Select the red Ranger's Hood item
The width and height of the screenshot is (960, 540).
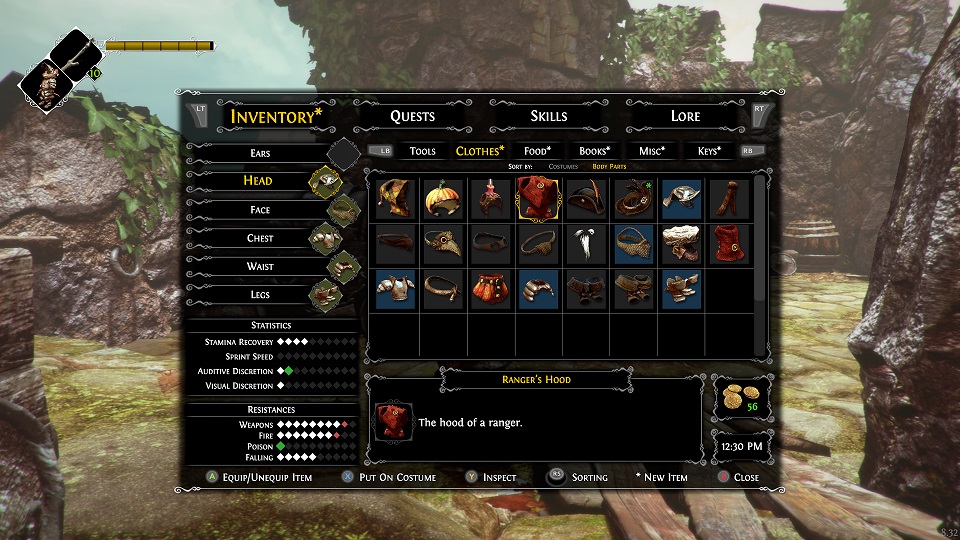point(538,199)
